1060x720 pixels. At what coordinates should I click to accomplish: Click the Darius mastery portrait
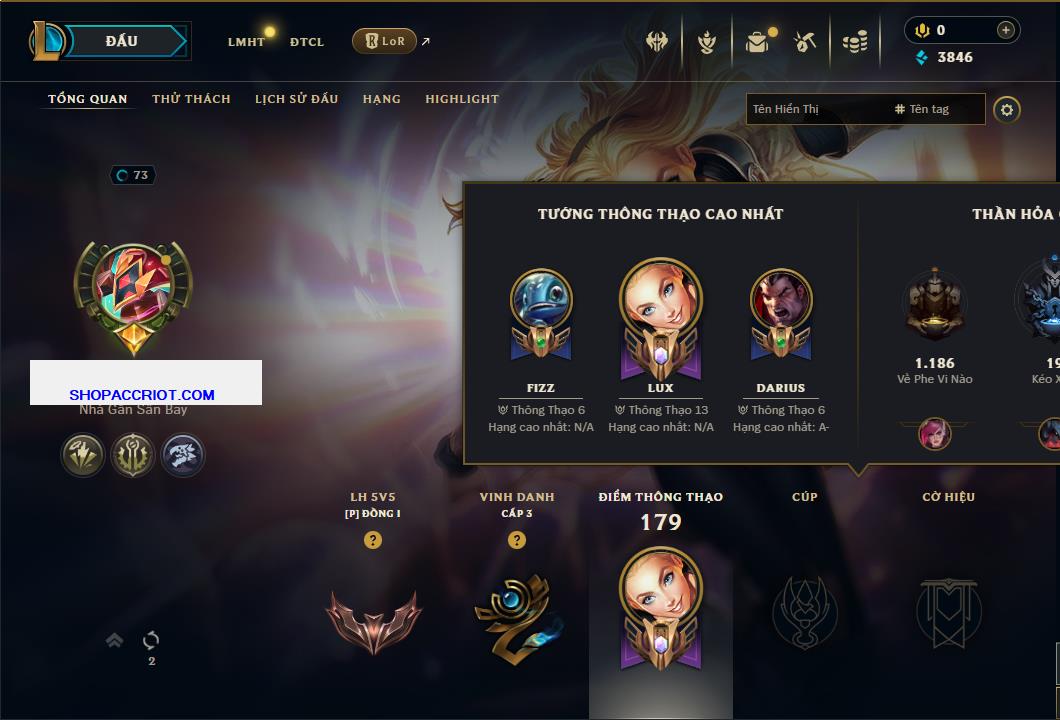coord(781,300)
